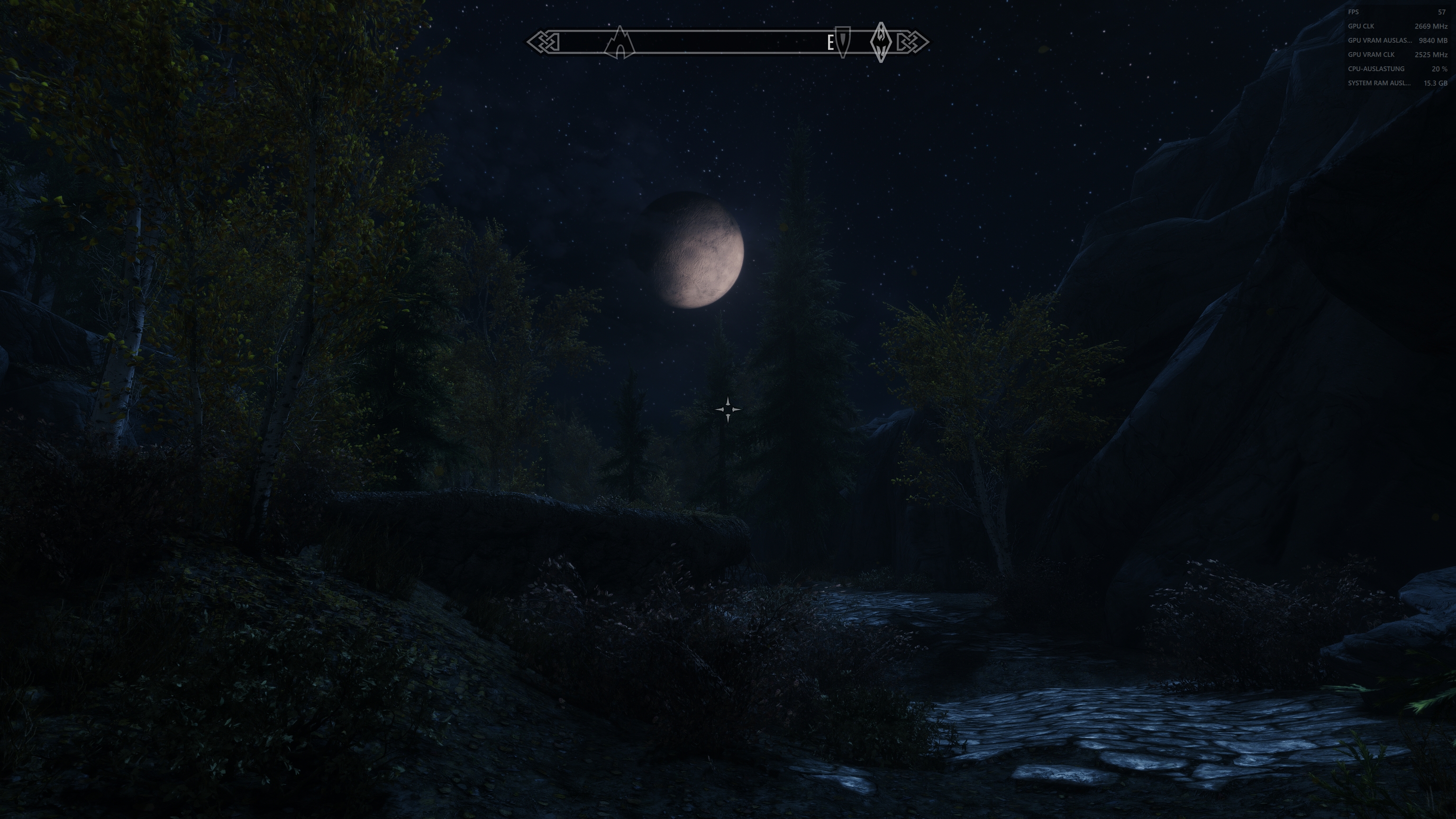Image resolution: width=1456 pixels, height=819 pixels.
Task: Select the CPU-AUSLASTUNG readout showing 20 %
Action: point(1376,68)
